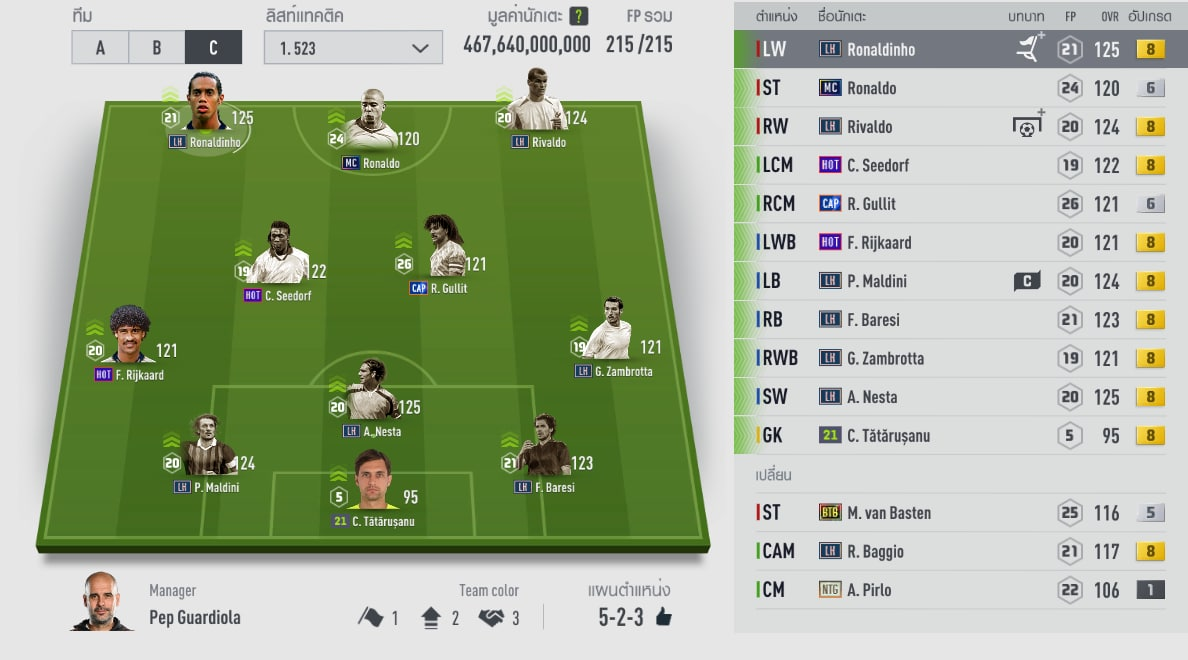The image size is (1188, 660).
Task: Select the LW Ronaldinho list row
Action: click(960, 49)
